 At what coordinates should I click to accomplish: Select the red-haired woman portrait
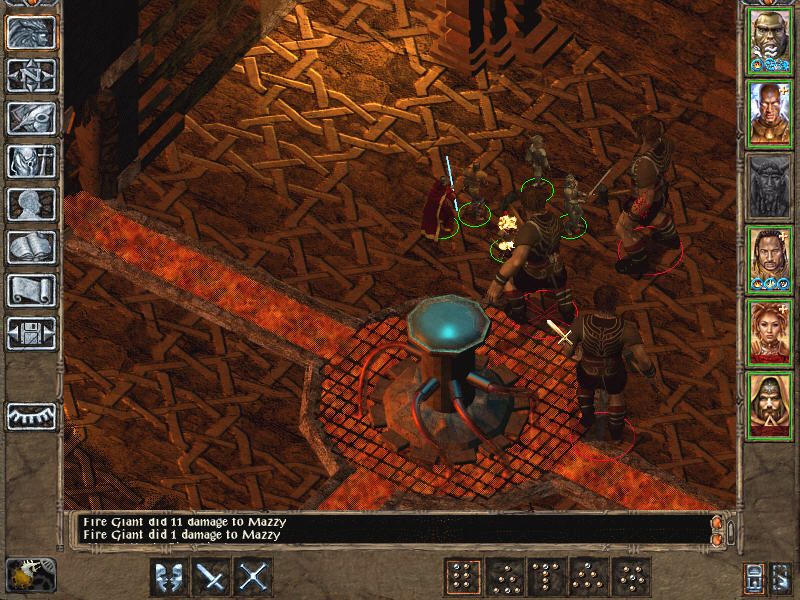click(x=769, y=330)
